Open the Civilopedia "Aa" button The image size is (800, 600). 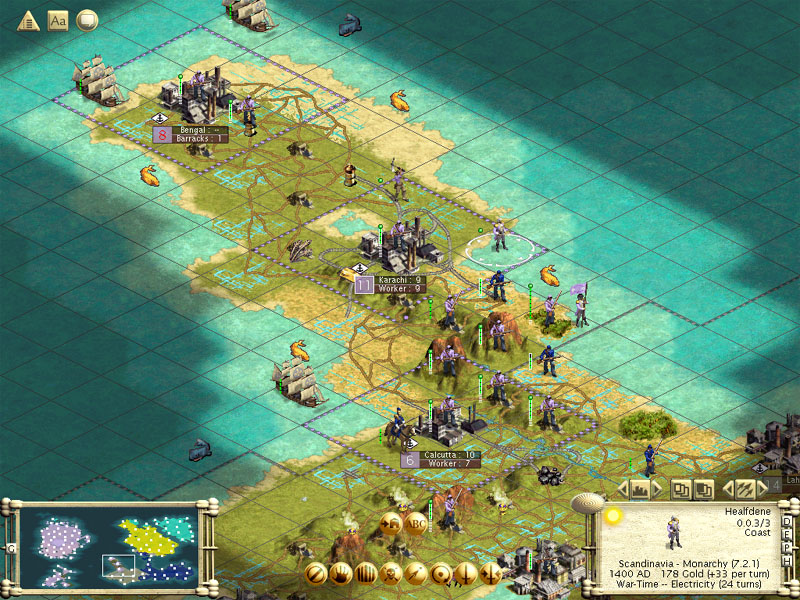pyautogui.click(x=58, y=20)
